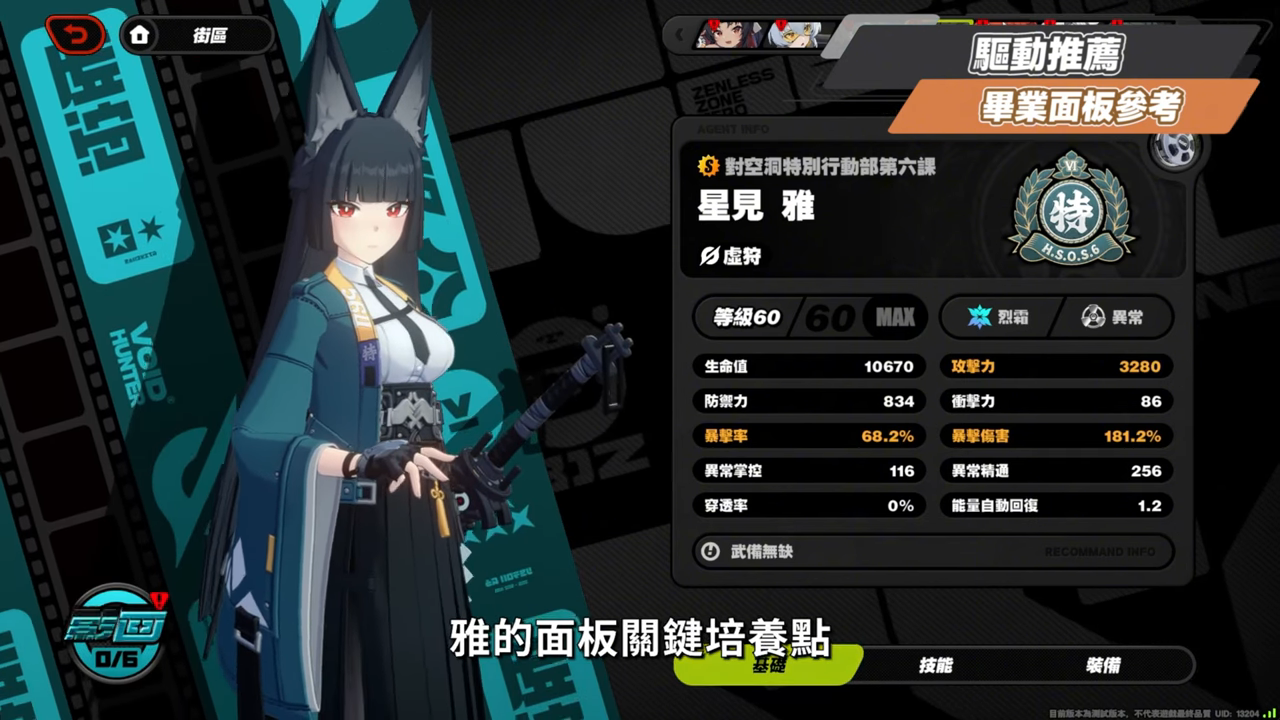Inspect the 暴擊傷害 stat row
The width and height of the screenshot is (1280, 720).
pos(1056,436)
